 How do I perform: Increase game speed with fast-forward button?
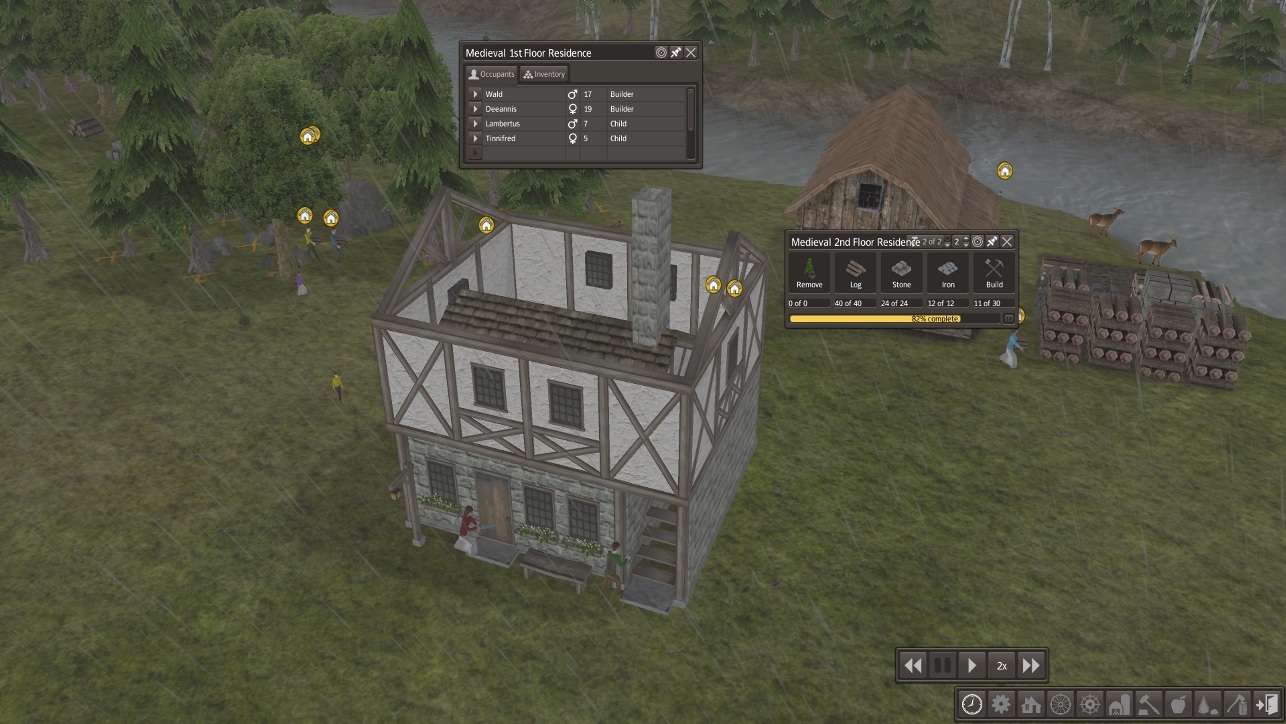coord(1031,665)
